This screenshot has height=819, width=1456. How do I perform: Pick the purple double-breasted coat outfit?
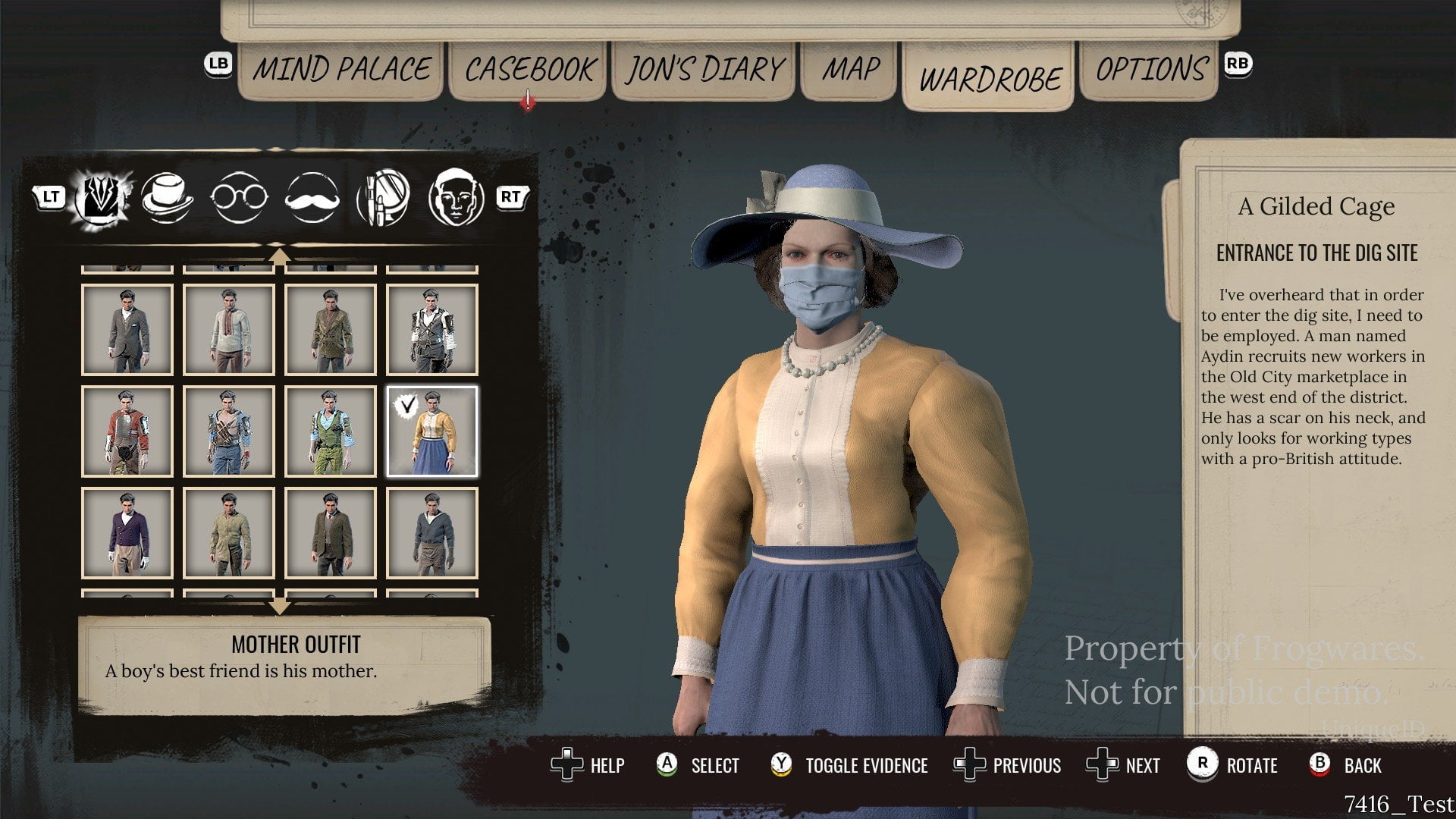[127, 533]
